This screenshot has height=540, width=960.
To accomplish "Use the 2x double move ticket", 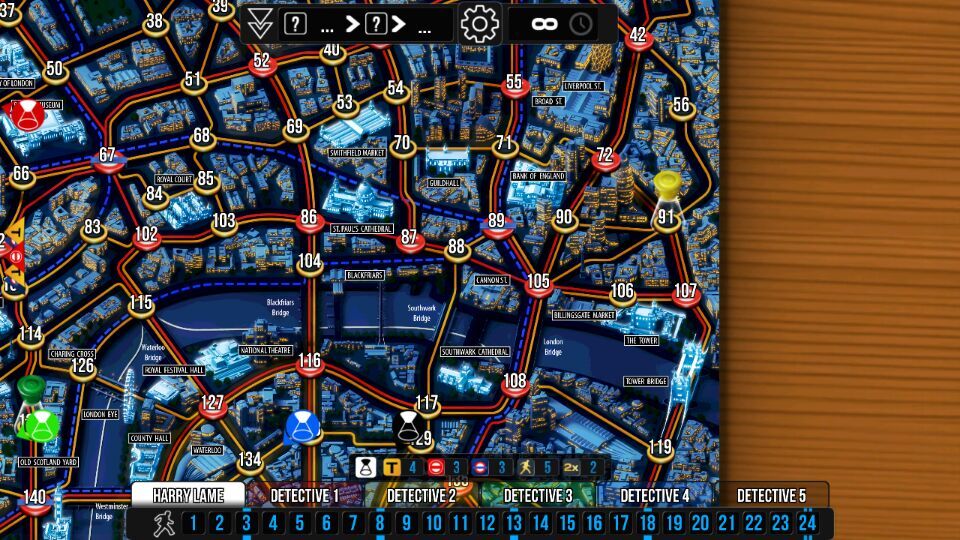I will (572, 467).
